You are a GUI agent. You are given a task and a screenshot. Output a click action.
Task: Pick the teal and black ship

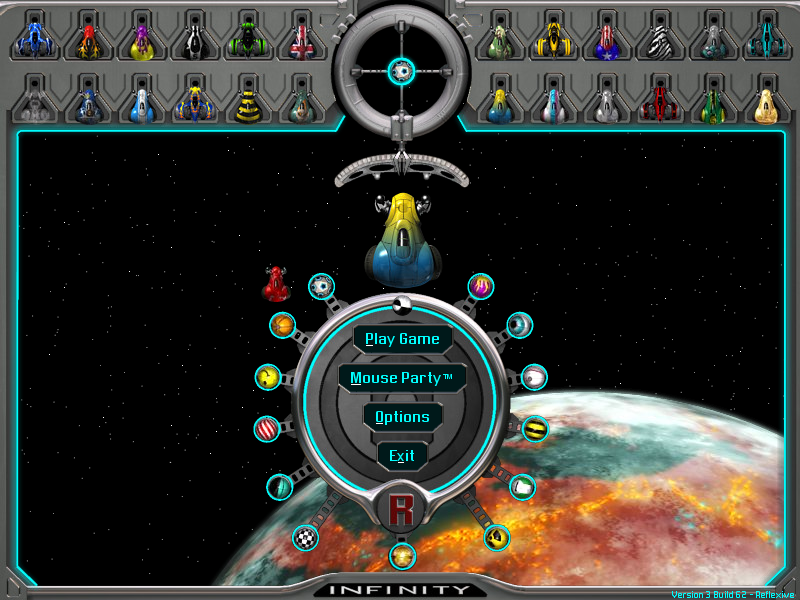point(767,42)
